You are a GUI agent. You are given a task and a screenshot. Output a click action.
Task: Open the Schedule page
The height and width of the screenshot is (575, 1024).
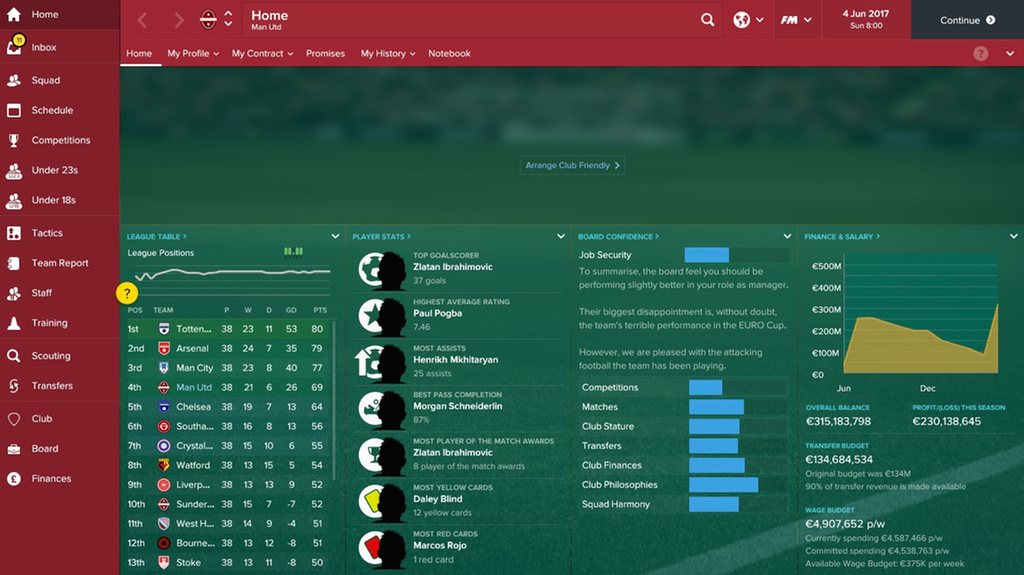coord(51,110)
